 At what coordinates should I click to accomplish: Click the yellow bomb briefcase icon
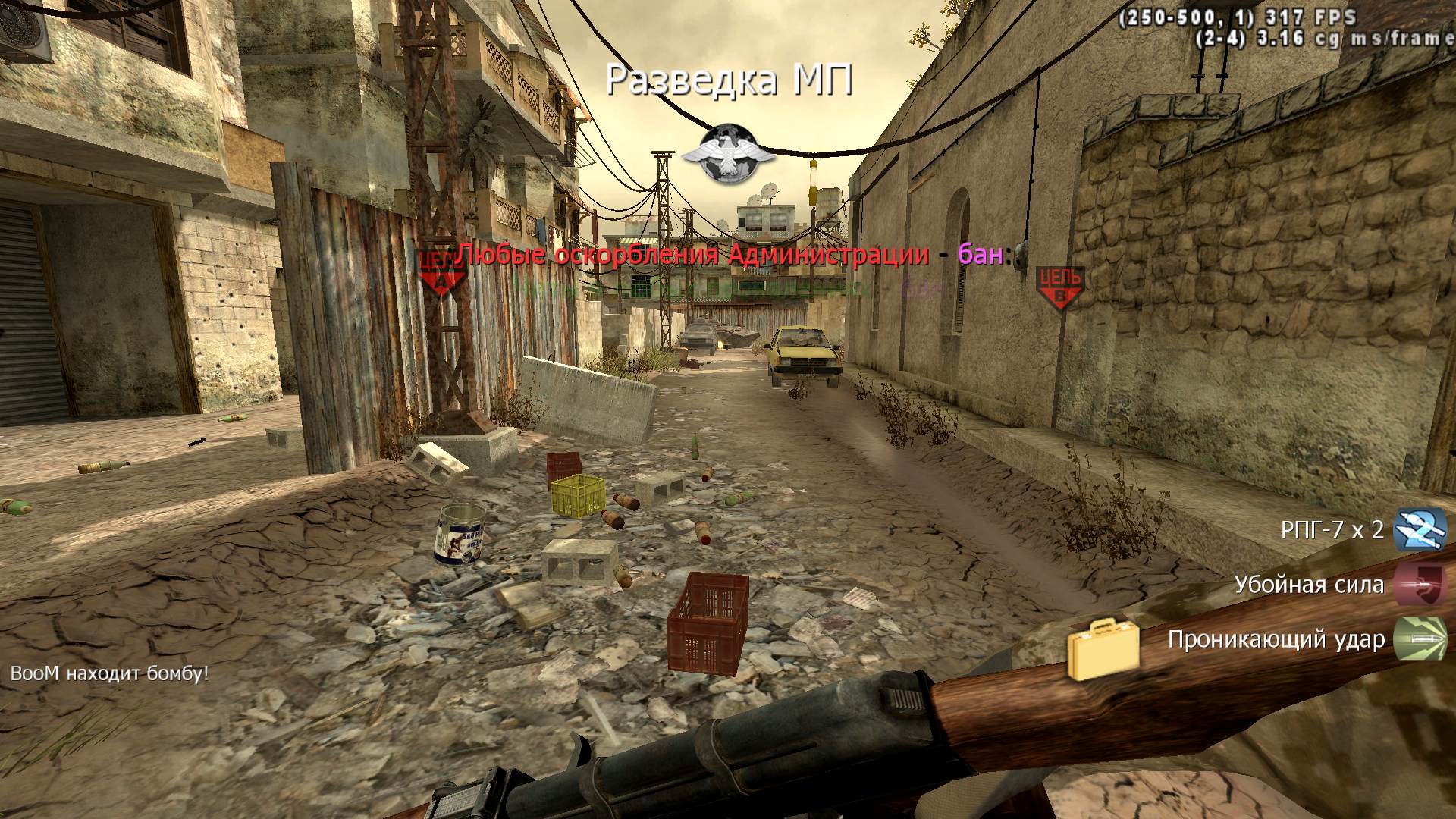(x=1103, y=649)
